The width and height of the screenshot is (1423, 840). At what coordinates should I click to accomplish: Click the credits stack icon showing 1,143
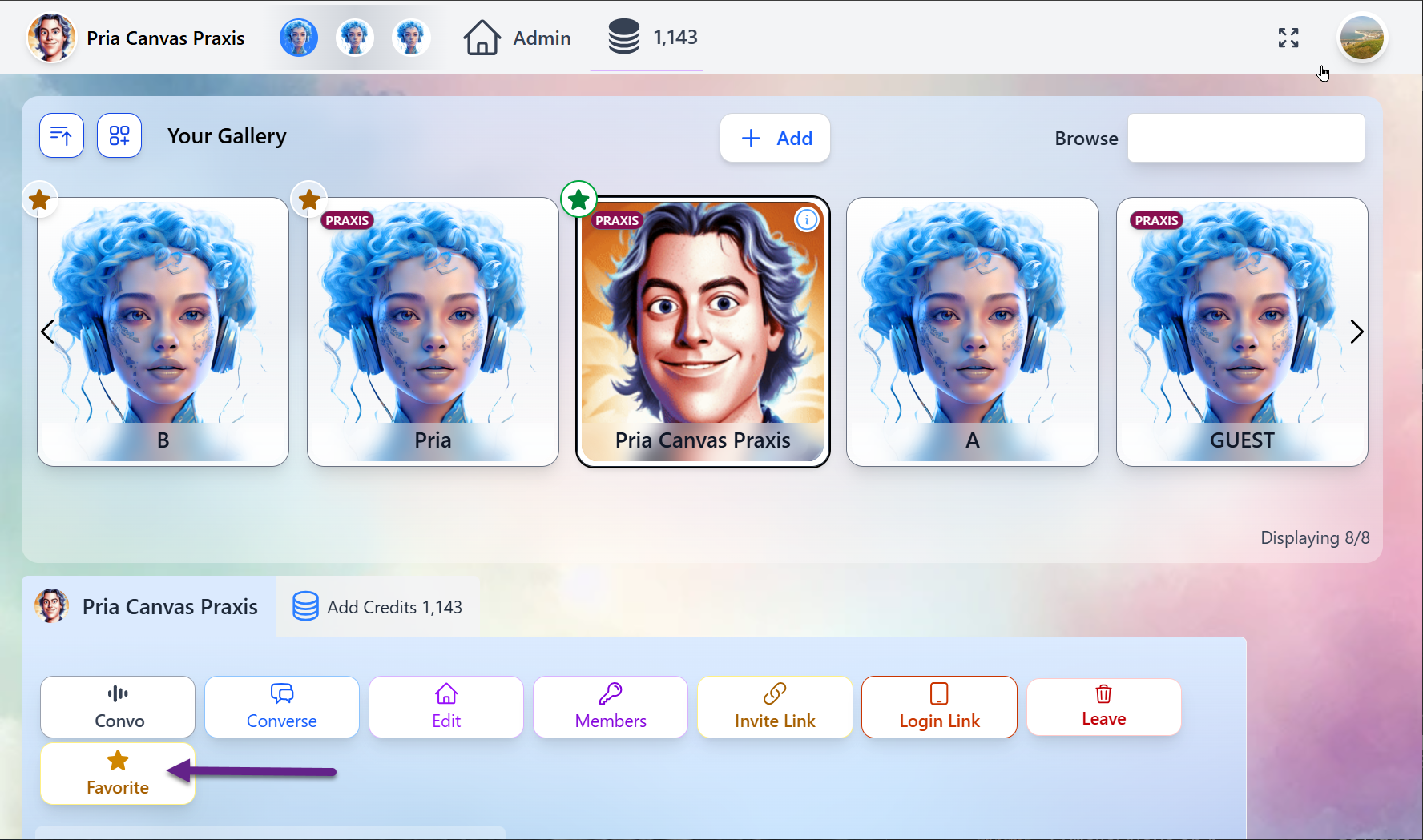pyautogui.click(x=624, y=37)
